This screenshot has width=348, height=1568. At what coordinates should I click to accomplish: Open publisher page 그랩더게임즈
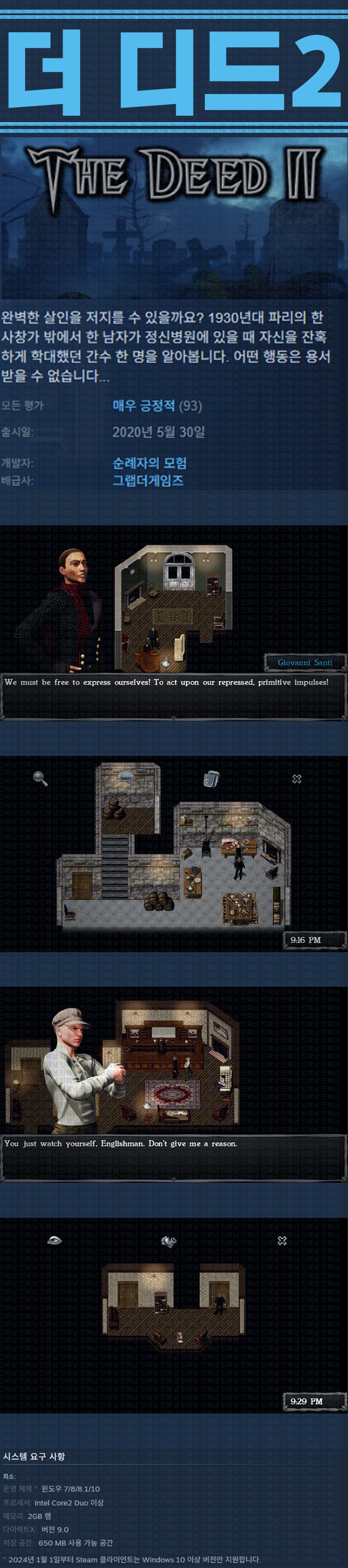(148, 480)
